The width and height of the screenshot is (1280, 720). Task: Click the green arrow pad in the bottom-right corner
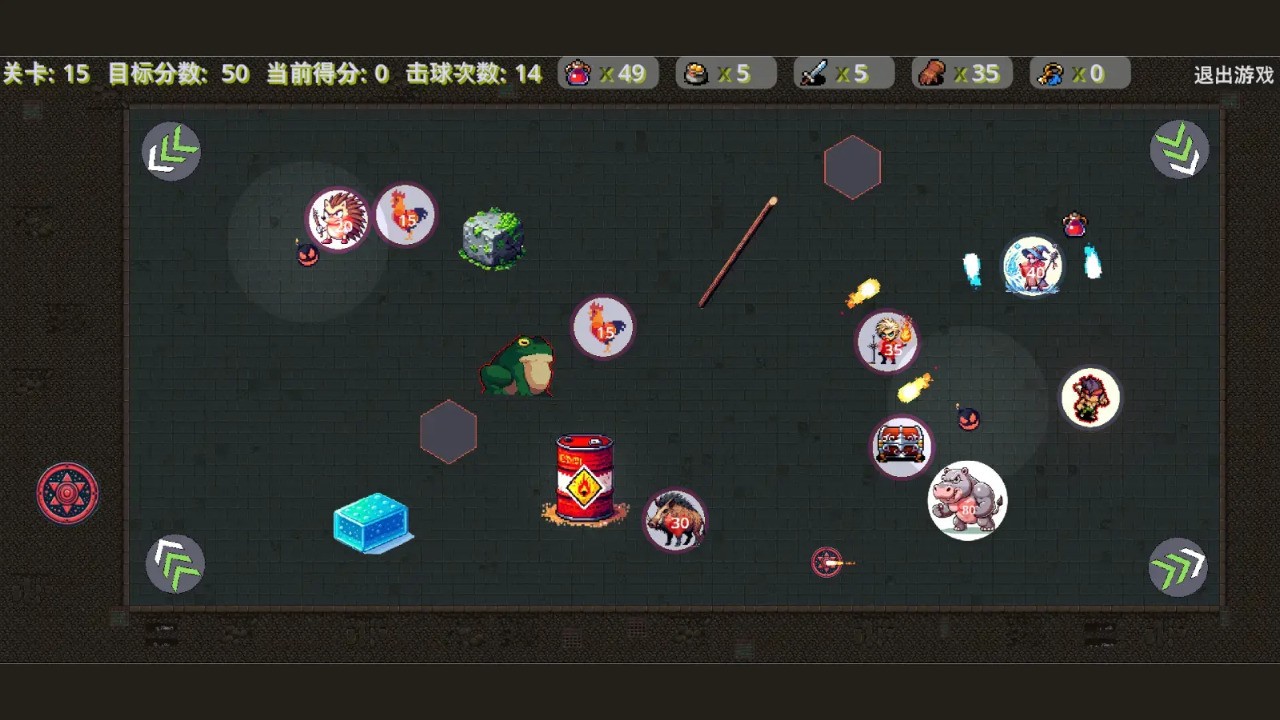pyautogui.click(x=1178, y=567)
